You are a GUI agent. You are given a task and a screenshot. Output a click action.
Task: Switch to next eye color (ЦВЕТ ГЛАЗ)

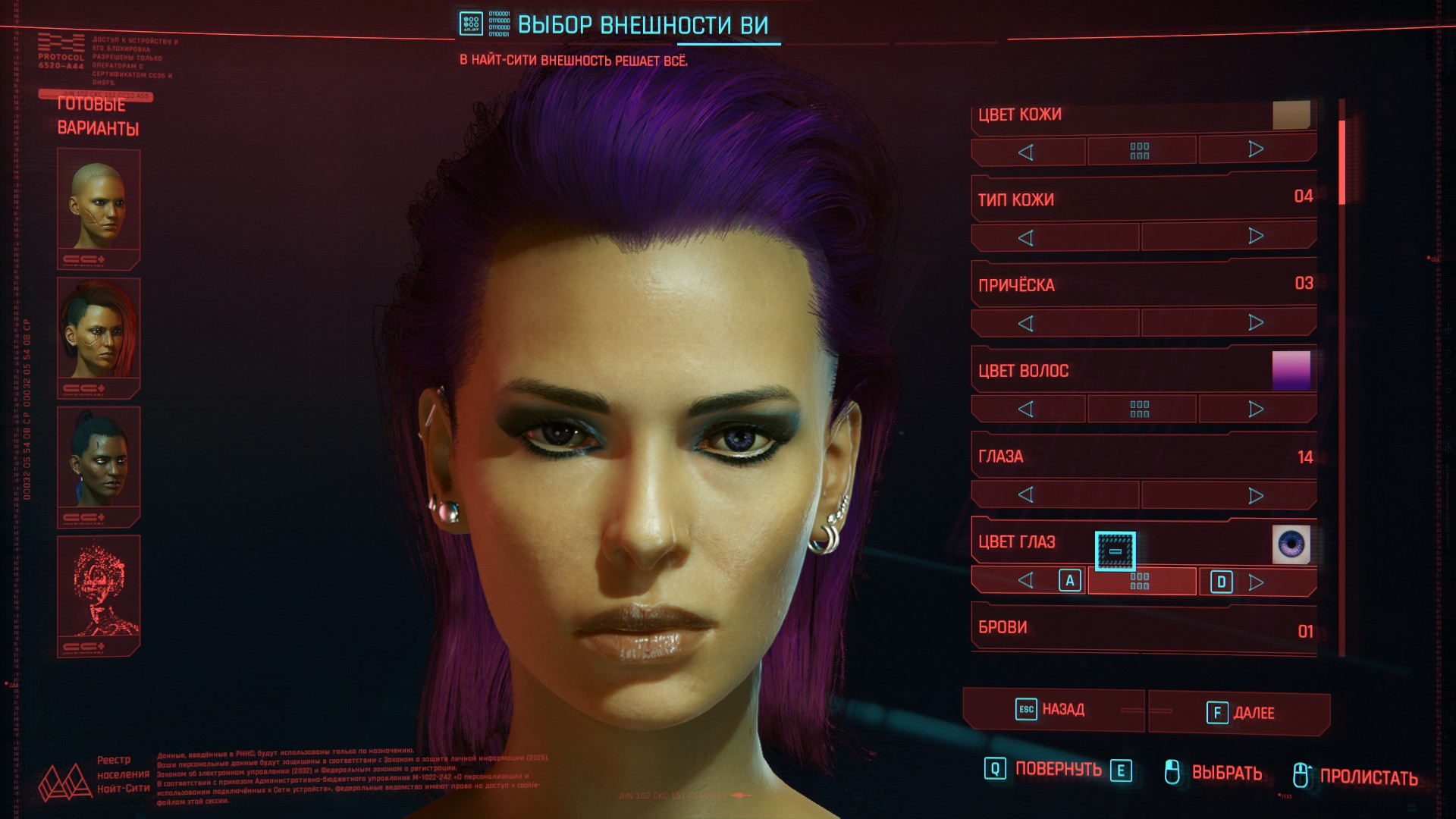1256,582
